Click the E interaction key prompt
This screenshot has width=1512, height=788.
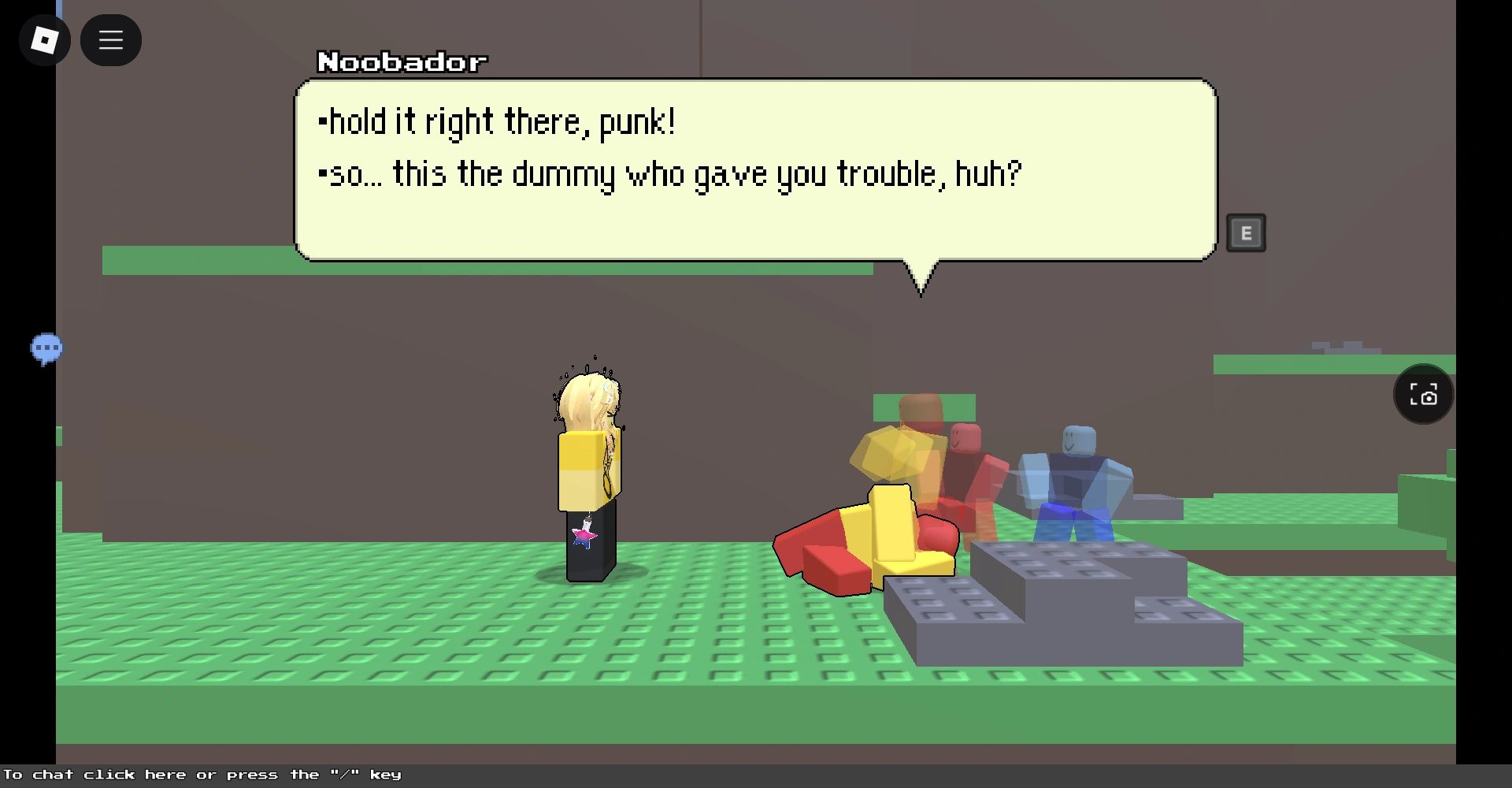[x=1247, y=232]
